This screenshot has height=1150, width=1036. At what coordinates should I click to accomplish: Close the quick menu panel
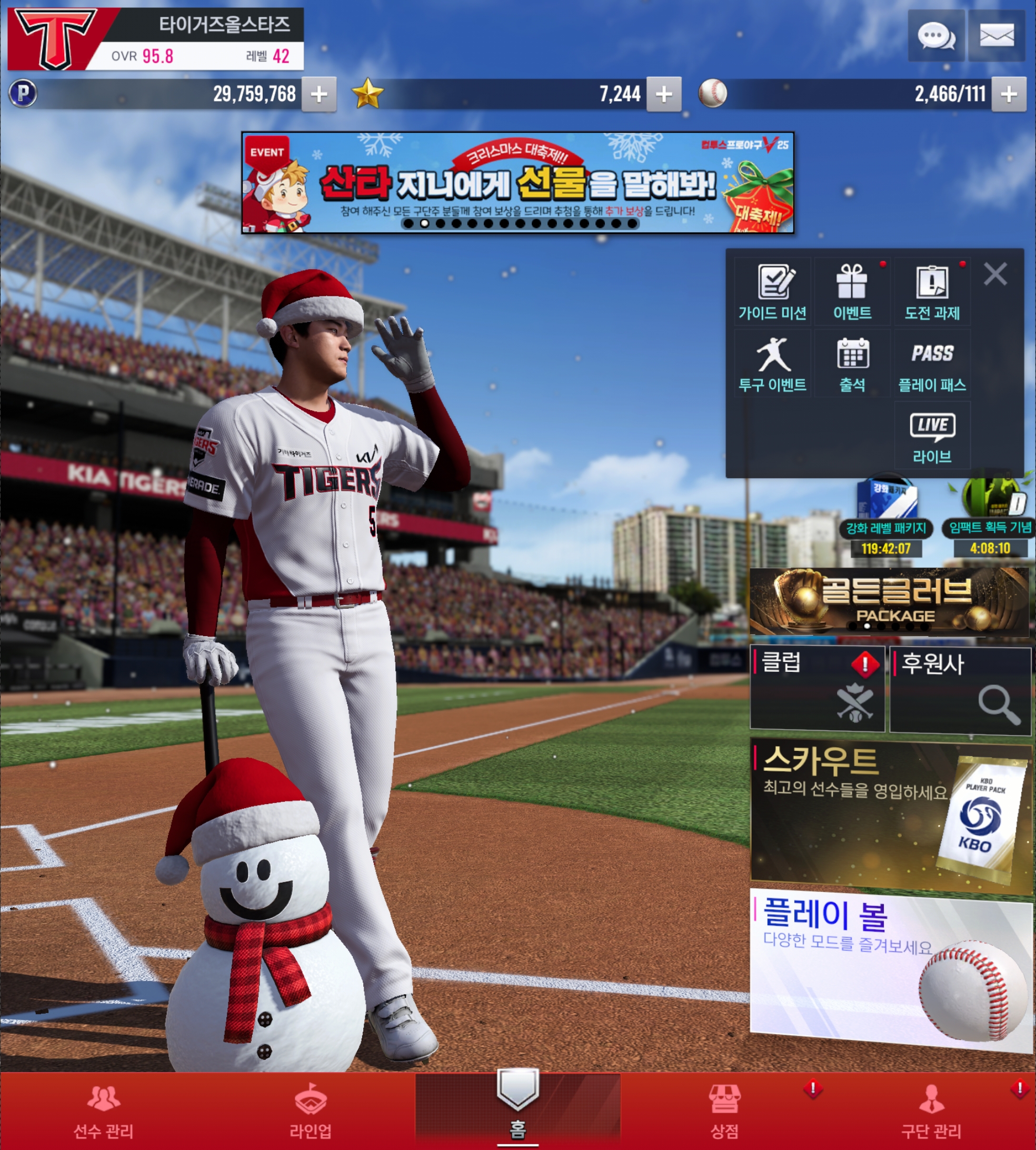click(x=995, y=274)
